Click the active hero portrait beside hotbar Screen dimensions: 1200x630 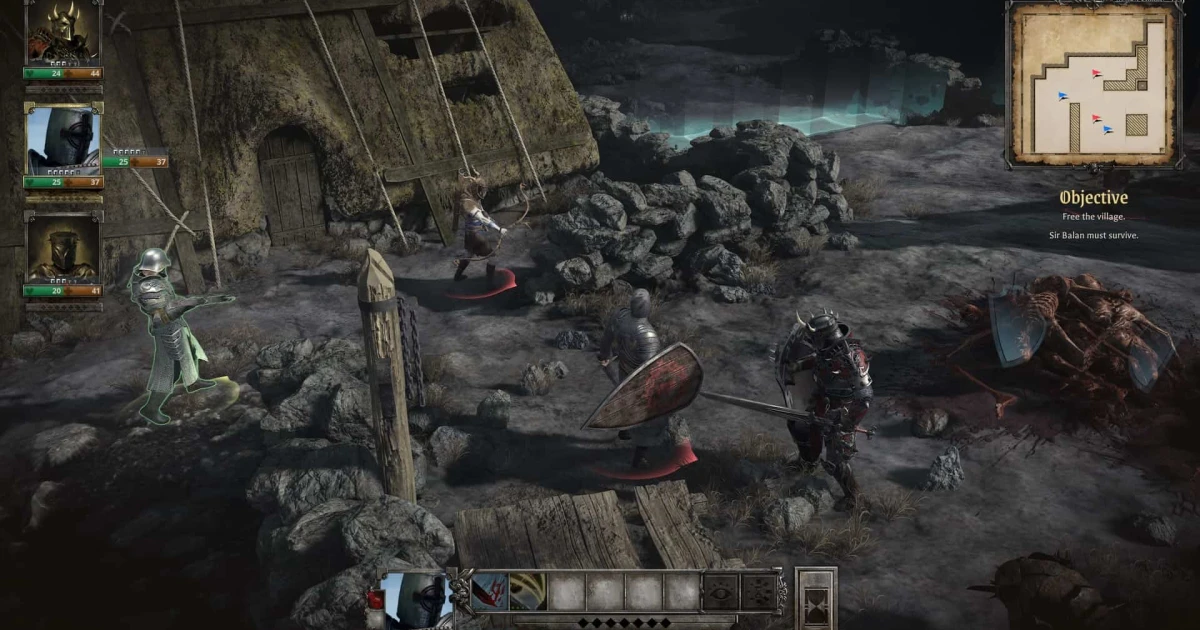414,599
